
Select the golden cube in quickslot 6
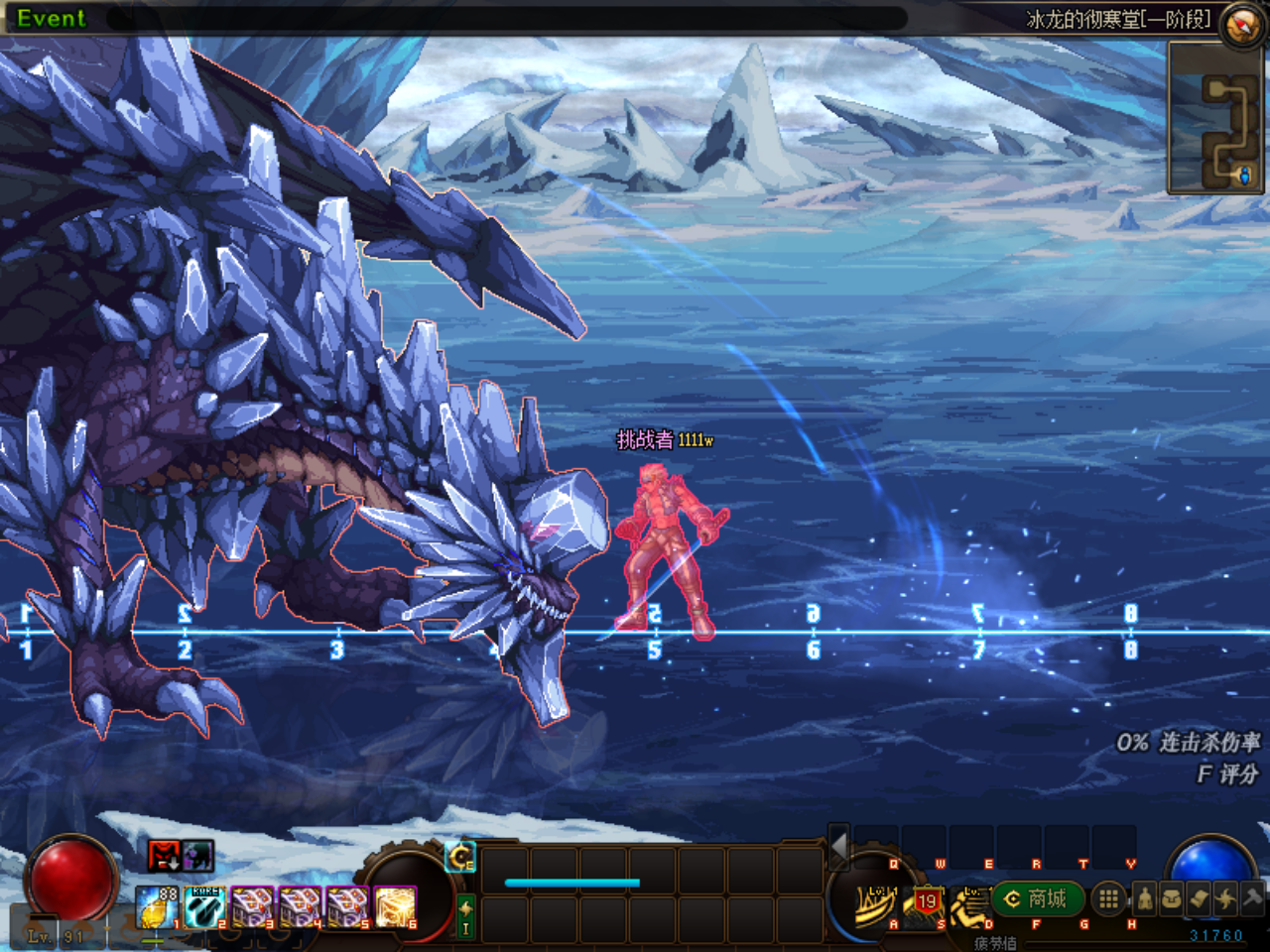pyautogui.click(x=395, y=907)
